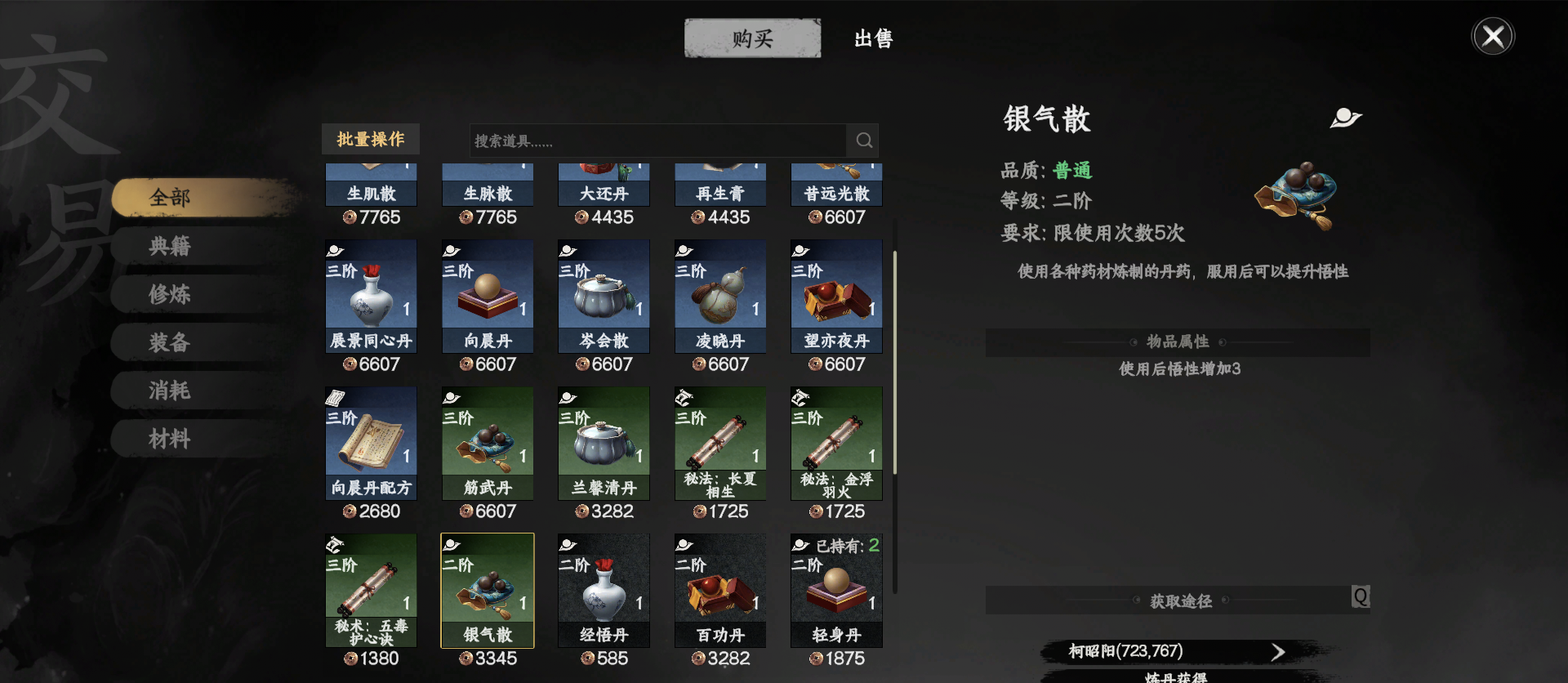The width and height of the screenshot is (1568, 683).
Task: Select the 向晨丹配方 recipe scroll
Action: click(371, 443)
